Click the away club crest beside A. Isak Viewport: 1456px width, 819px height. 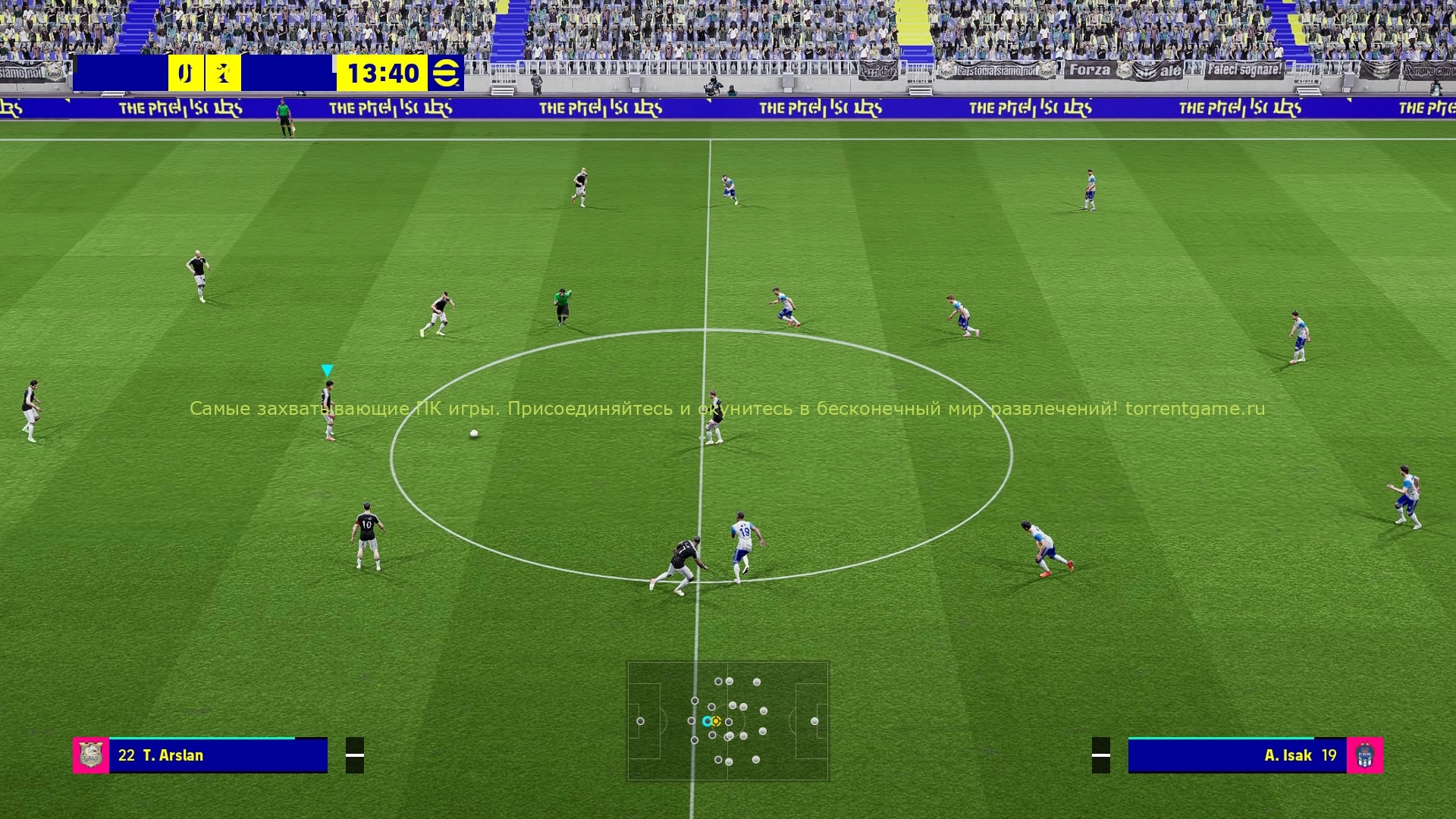click(x=1364, y=755)
